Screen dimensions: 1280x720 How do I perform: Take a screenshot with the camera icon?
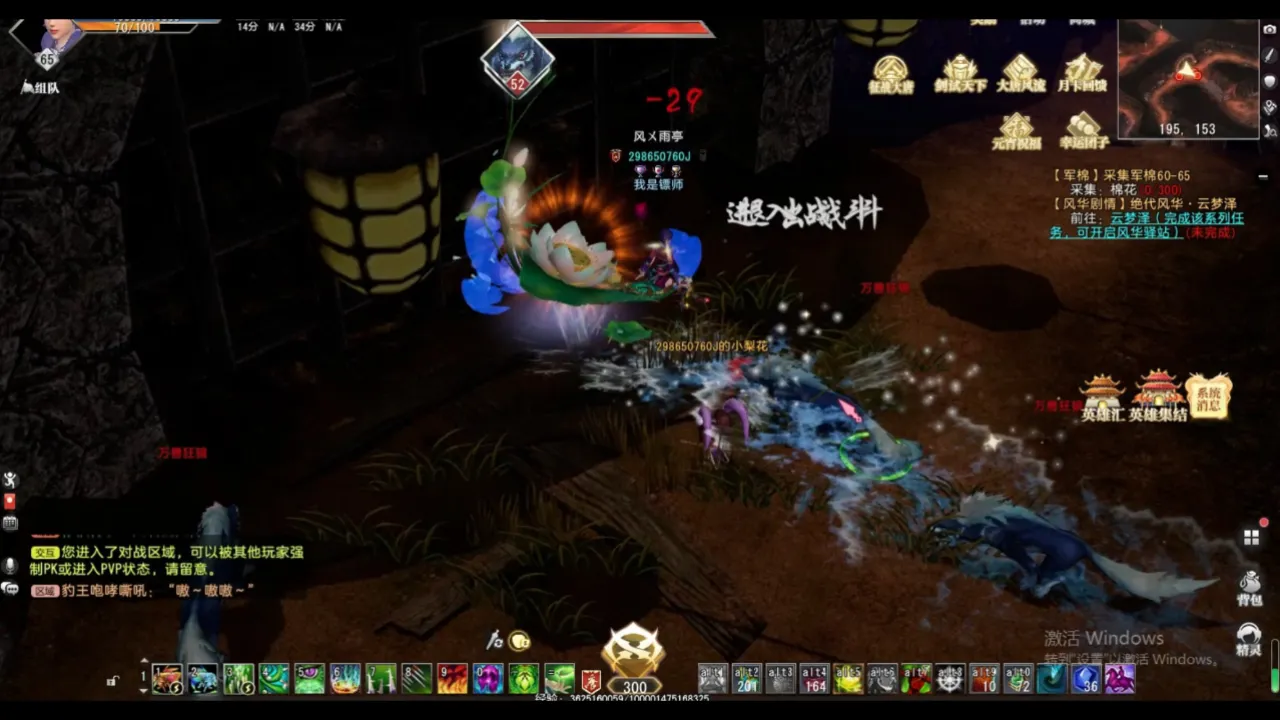(x=1270, y=30)
